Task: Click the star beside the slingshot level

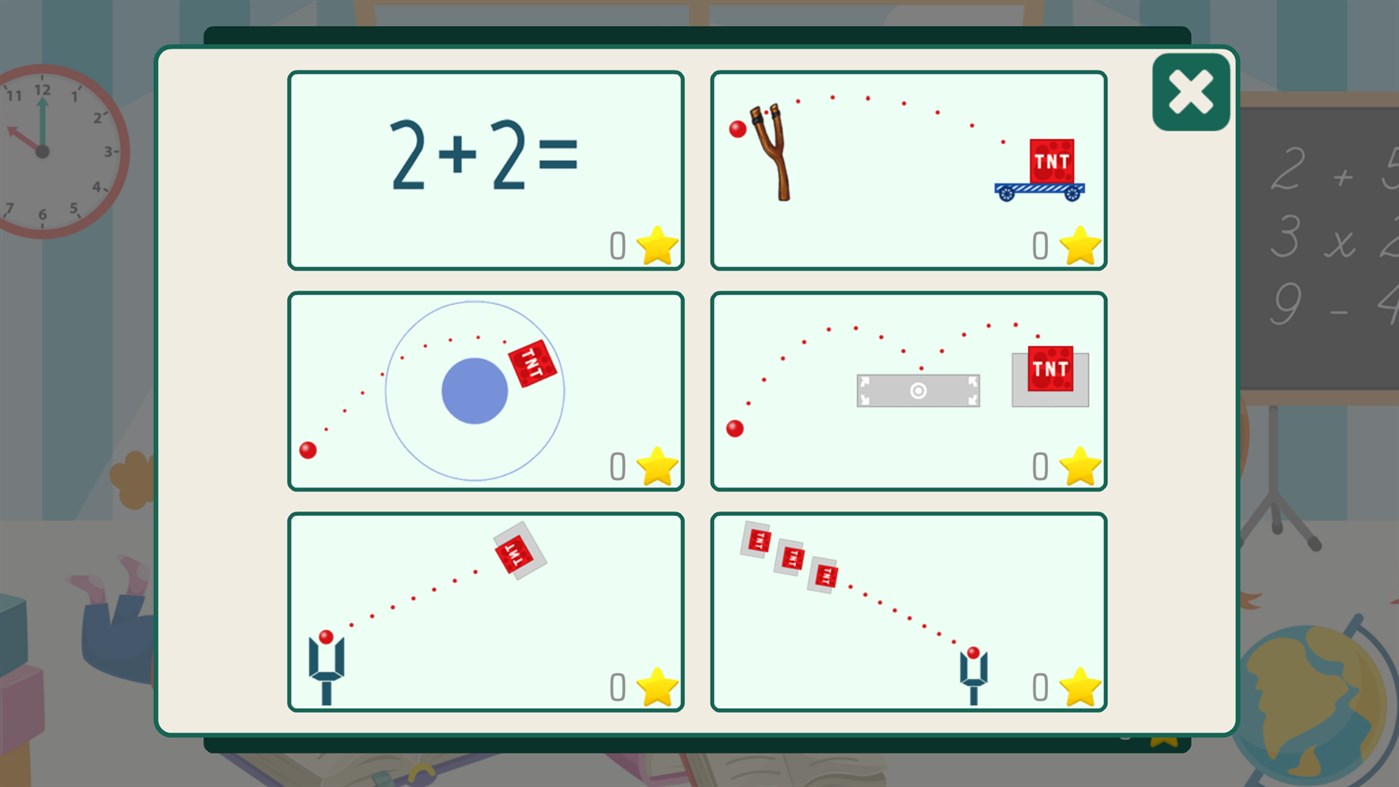Action: click(1078, 243)
